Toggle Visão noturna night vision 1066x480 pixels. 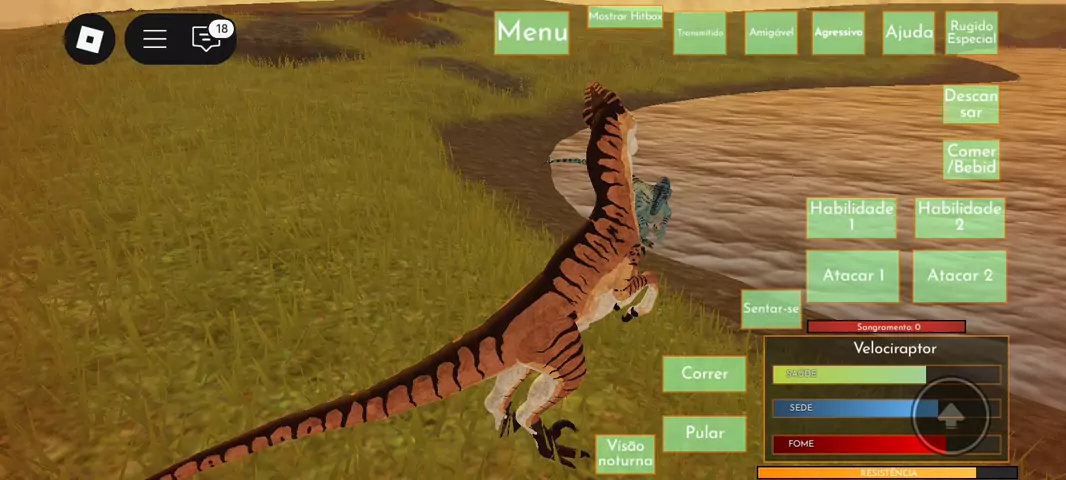[x=625, y=454]
